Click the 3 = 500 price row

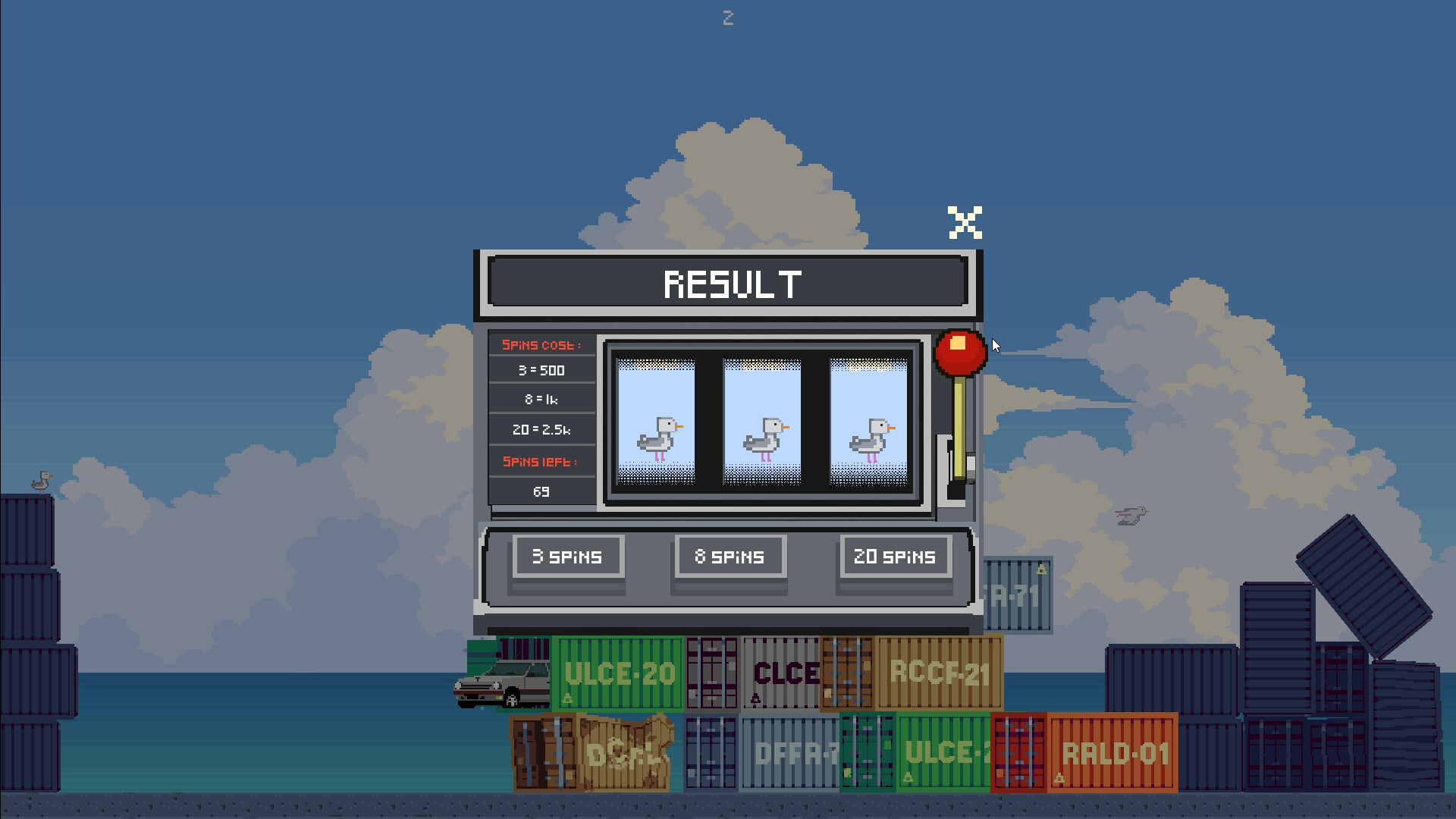point(541,371)
